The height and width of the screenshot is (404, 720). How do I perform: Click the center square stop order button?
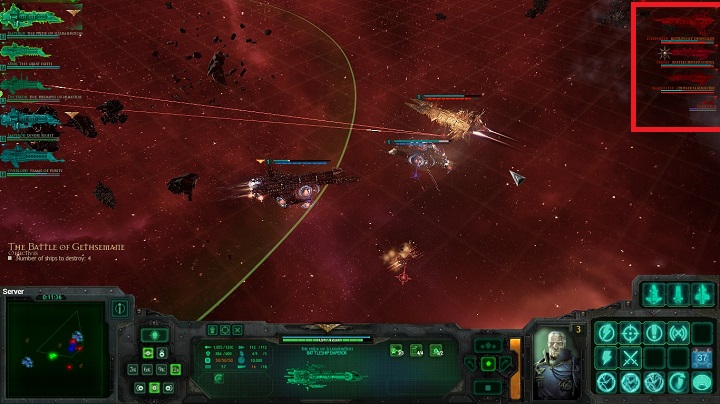(486, 387)
